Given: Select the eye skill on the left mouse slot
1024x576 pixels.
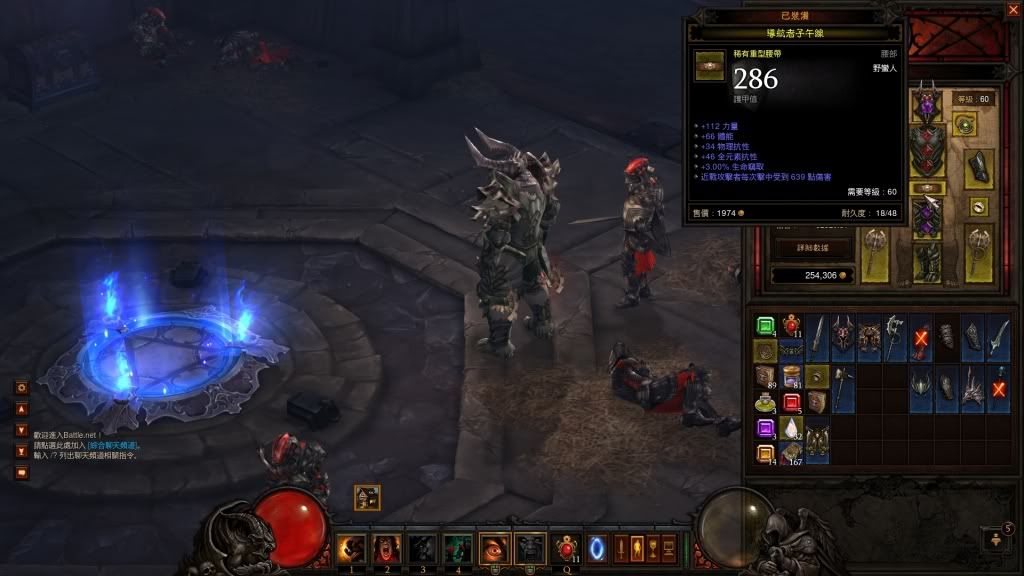Looking at the screenshot, I should pyautogui.click(x=494, y=547).
